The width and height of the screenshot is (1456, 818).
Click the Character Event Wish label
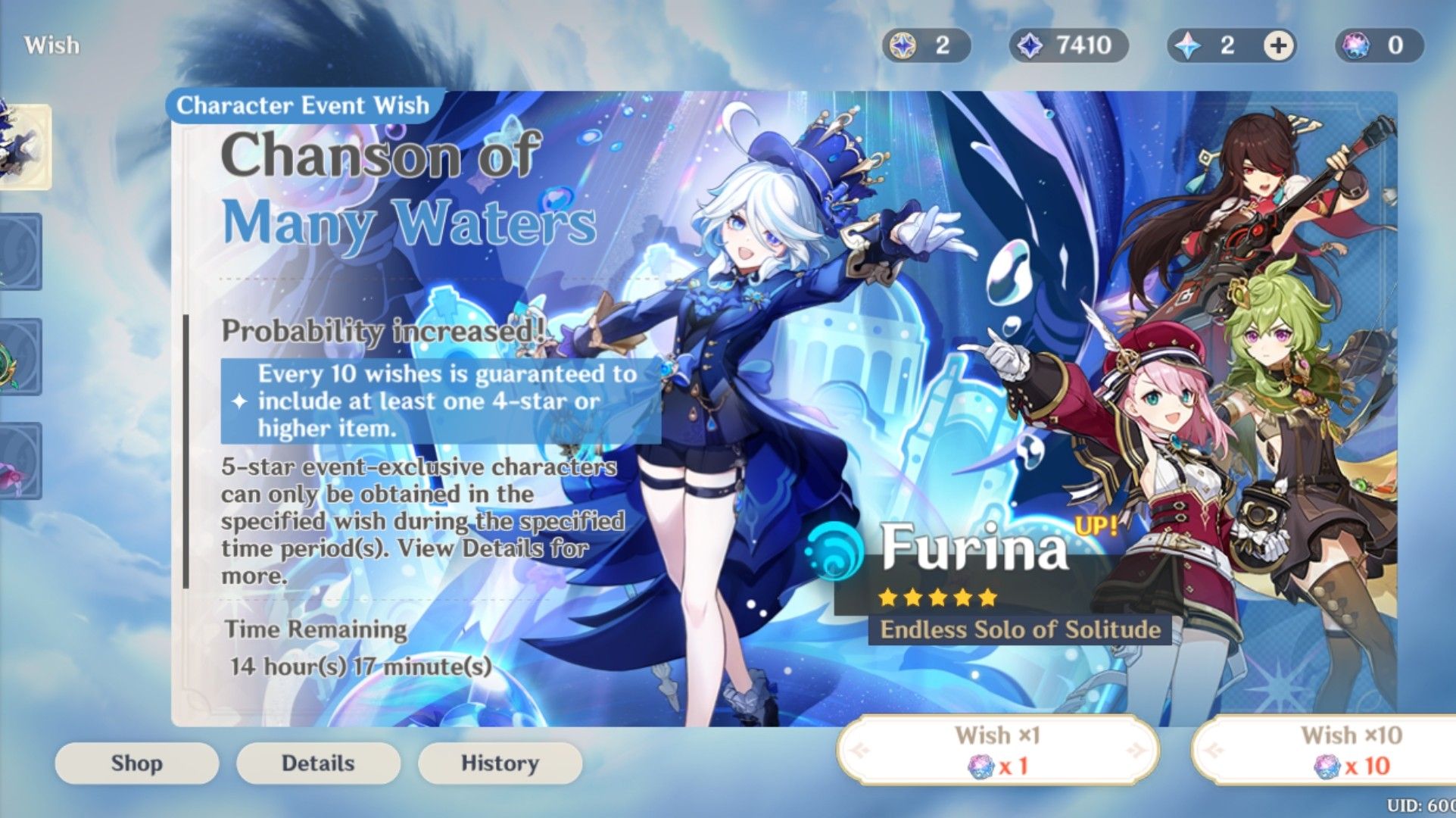pyautogui.click(x=305, y=105)
